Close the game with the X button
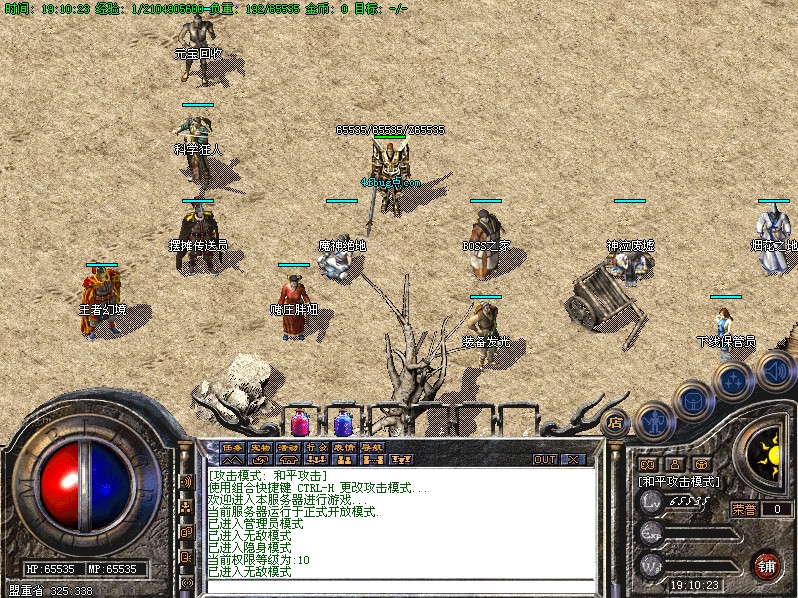 (573, 460)
